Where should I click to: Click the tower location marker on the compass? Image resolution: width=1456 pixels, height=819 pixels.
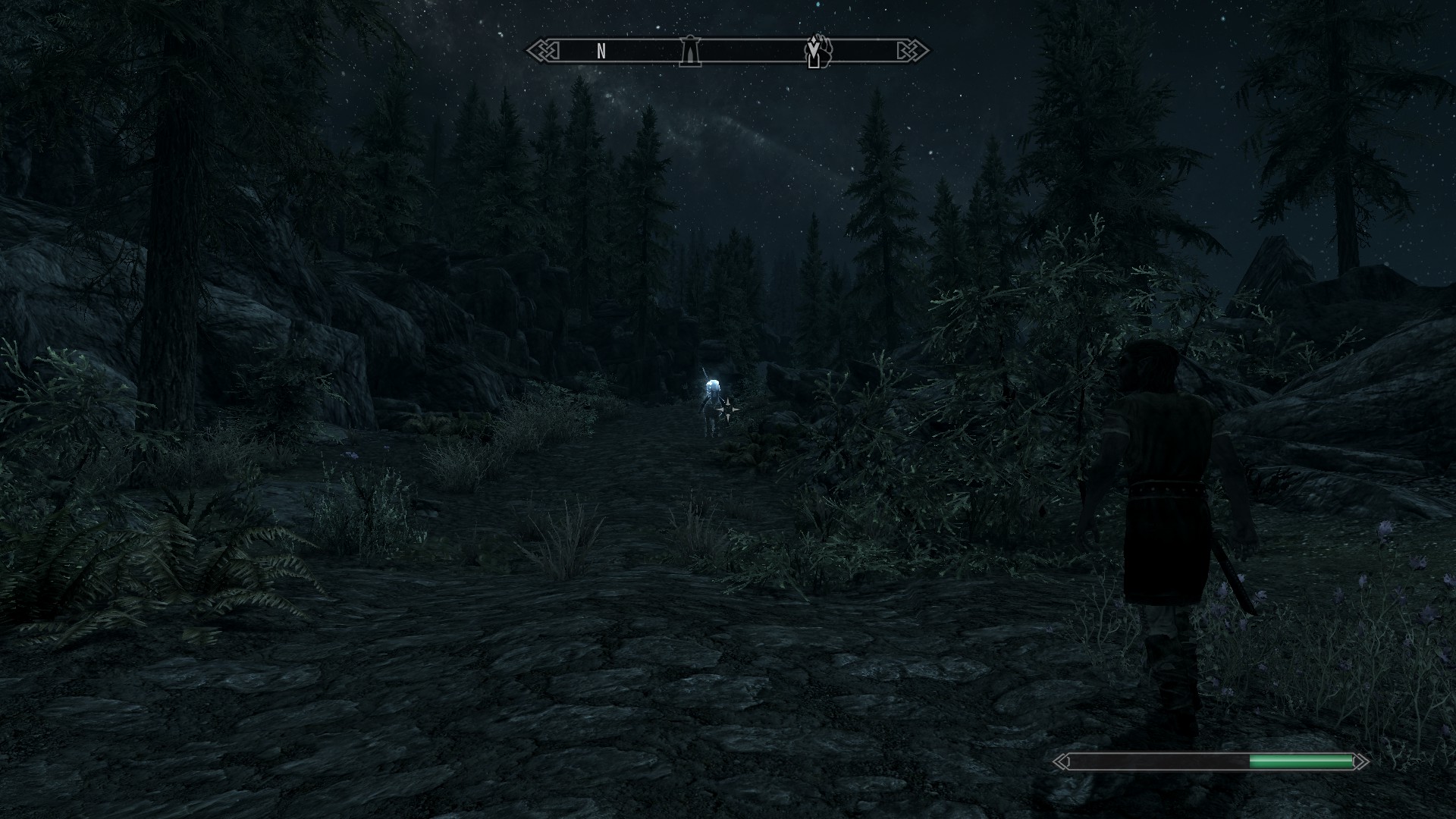click(x=689, y=52)
